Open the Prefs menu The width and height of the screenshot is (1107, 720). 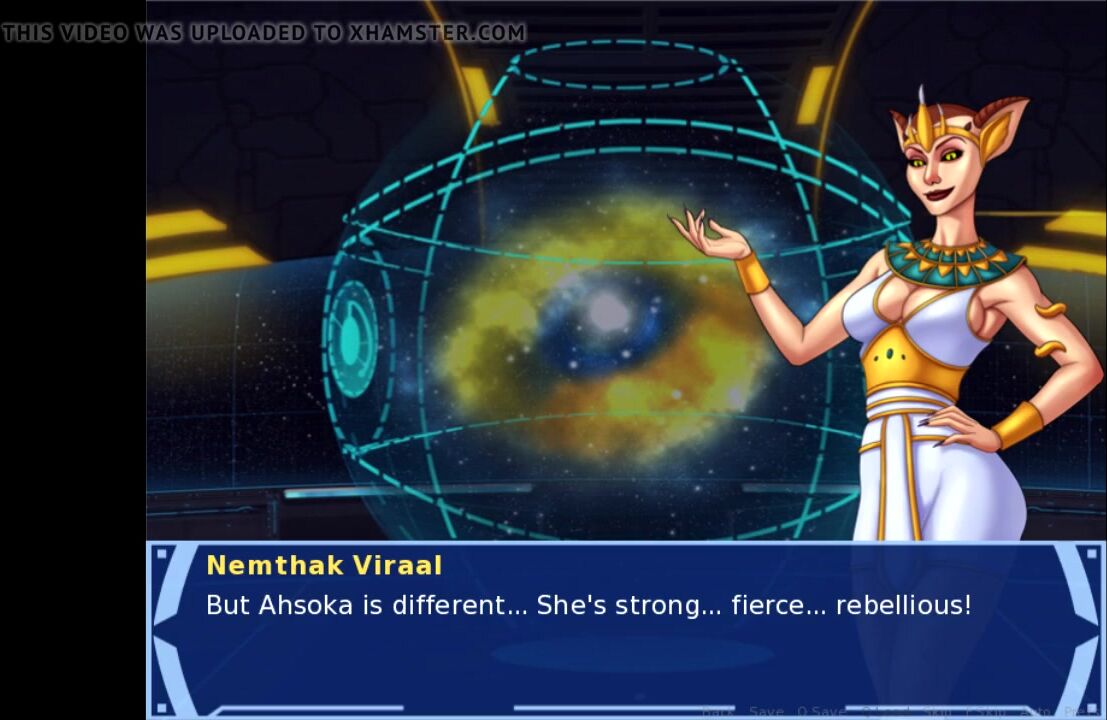tap(1076, 711)
